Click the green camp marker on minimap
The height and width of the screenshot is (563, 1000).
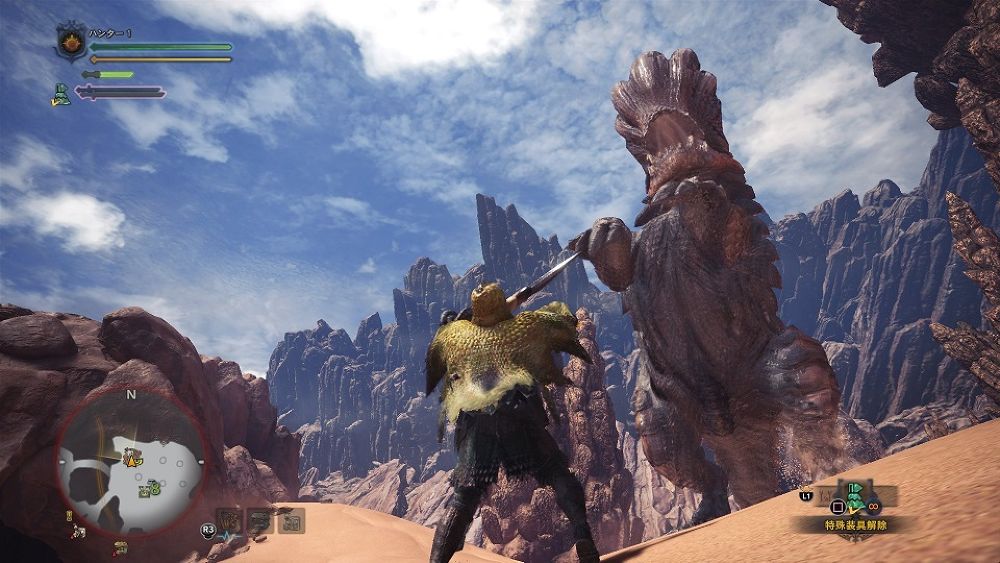(x=152, y=489)
